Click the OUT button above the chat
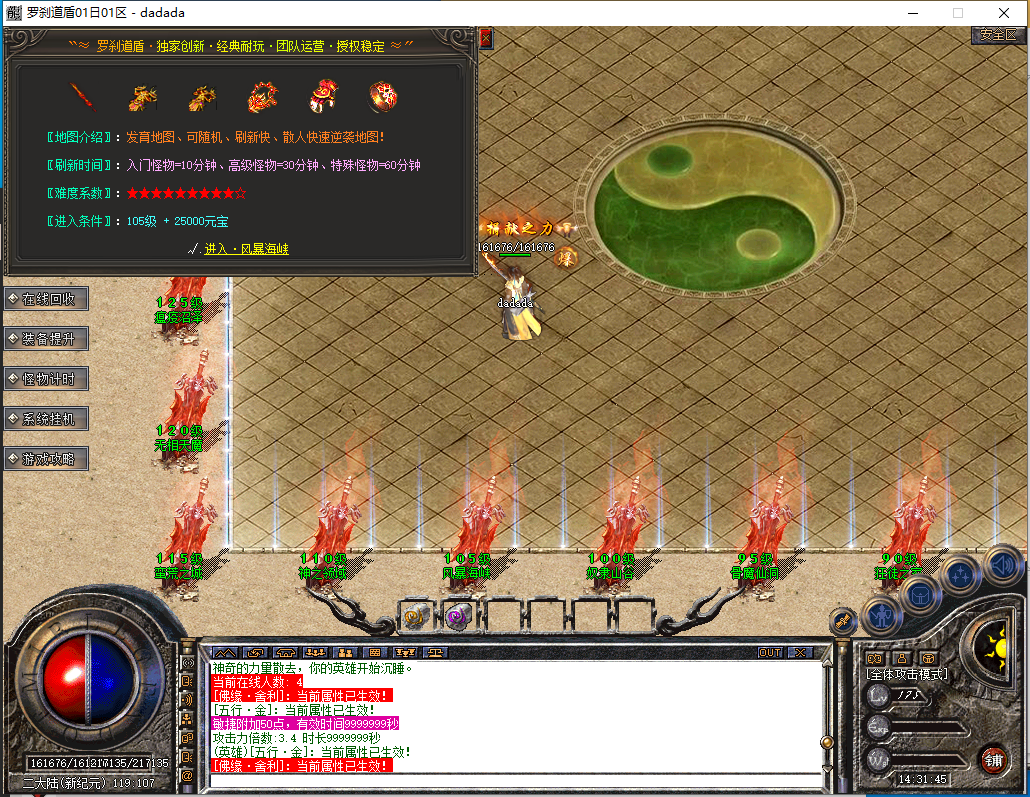The width and height of the screenshot is (1030, 797). [770, 652]
